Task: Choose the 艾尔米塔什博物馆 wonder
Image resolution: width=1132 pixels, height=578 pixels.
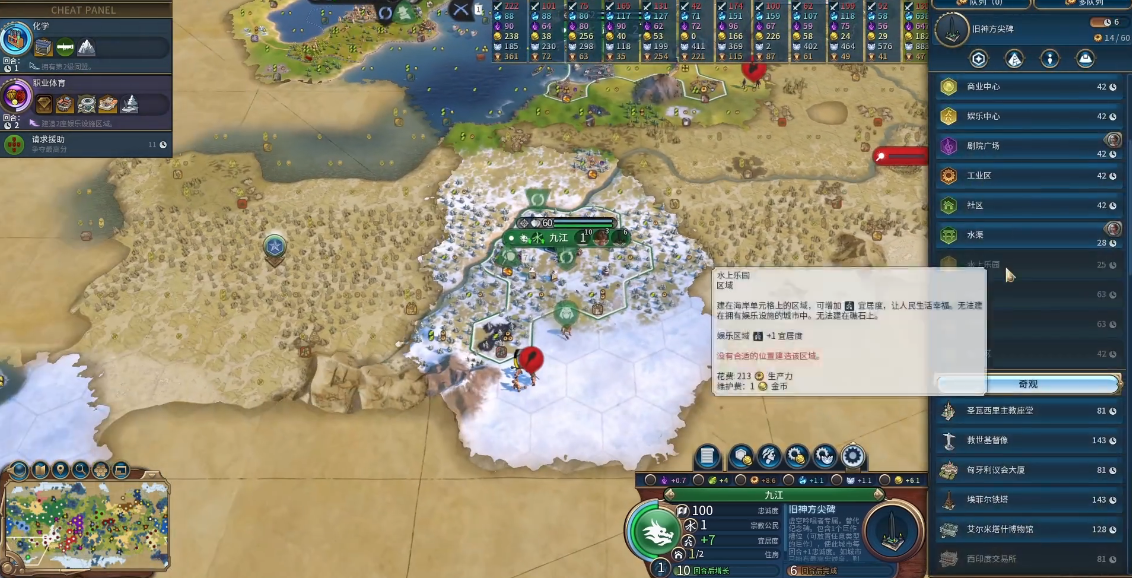Action: (1028, 529)
